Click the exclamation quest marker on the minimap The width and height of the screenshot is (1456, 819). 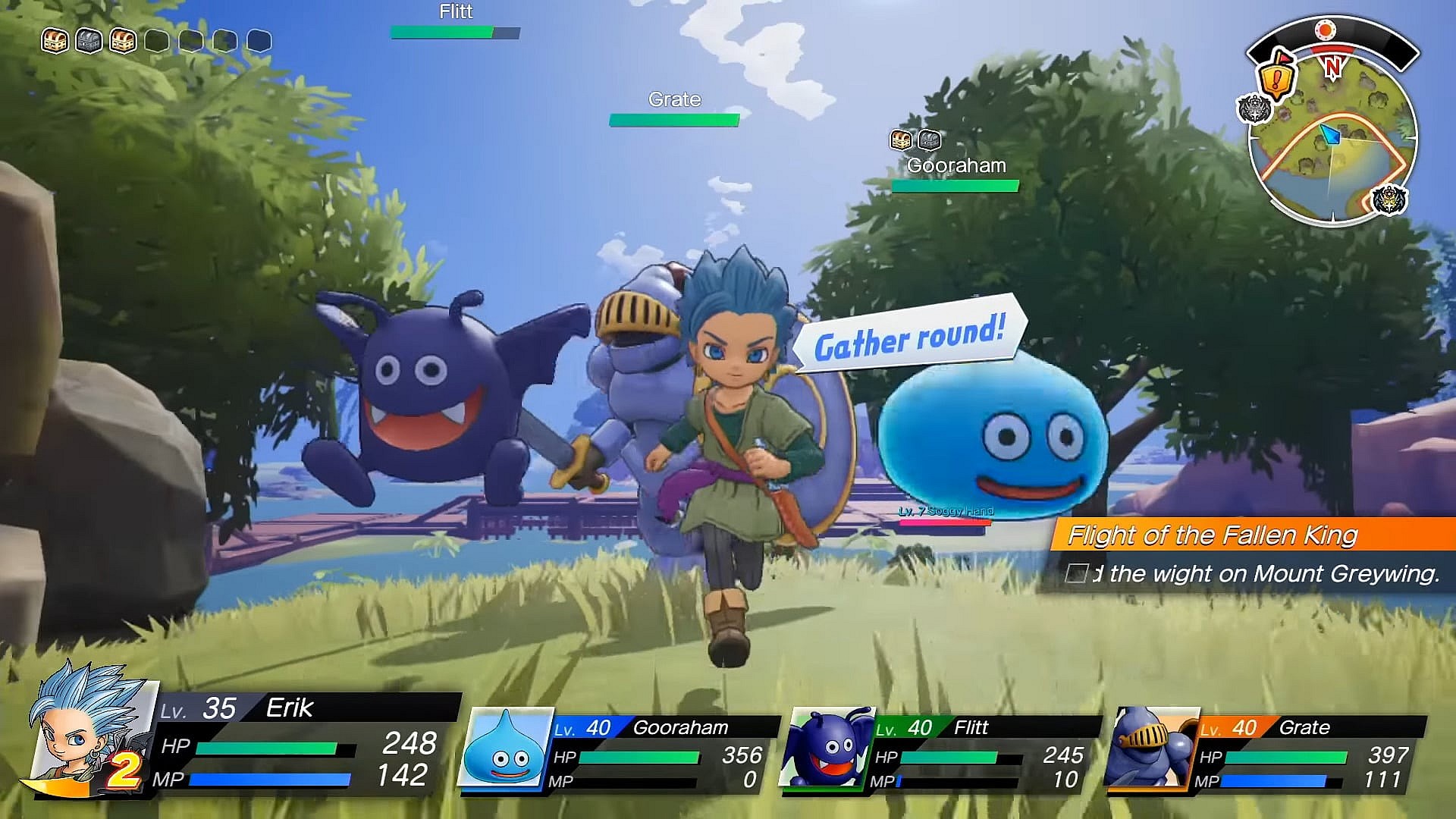pyautogui.click(x=1276, y=77)
